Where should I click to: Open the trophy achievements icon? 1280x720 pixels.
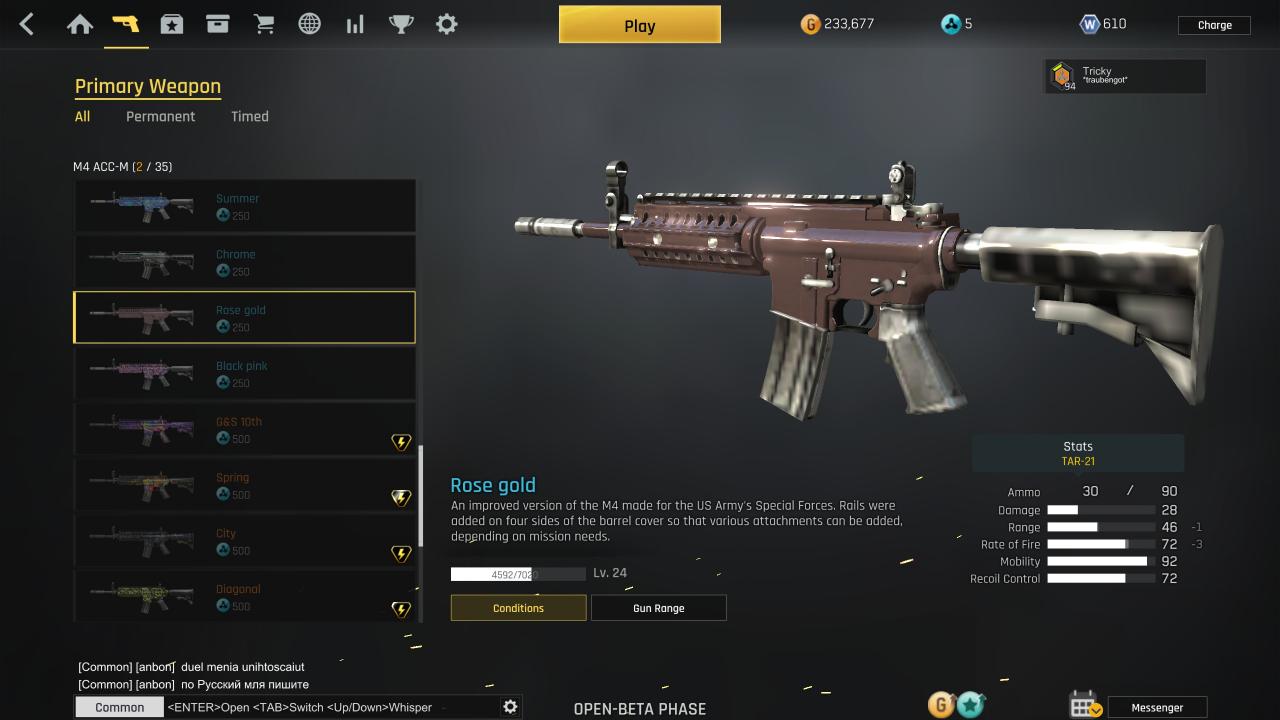pos(401,24)
